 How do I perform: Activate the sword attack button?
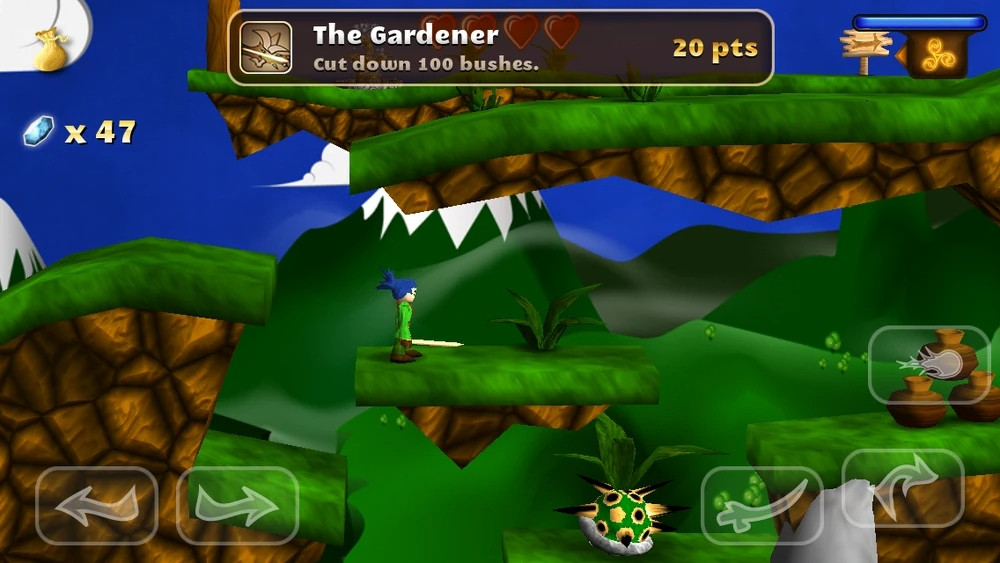point(762,505)
